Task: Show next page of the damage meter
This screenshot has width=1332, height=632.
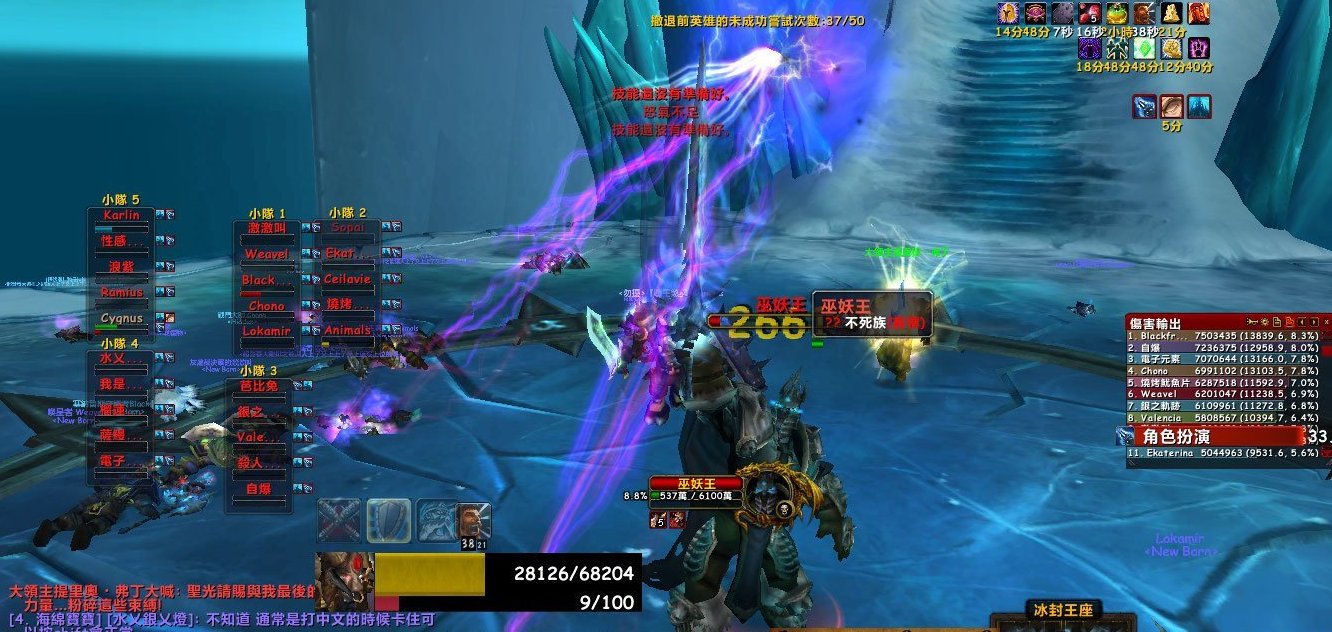Action: point(1313,322)
